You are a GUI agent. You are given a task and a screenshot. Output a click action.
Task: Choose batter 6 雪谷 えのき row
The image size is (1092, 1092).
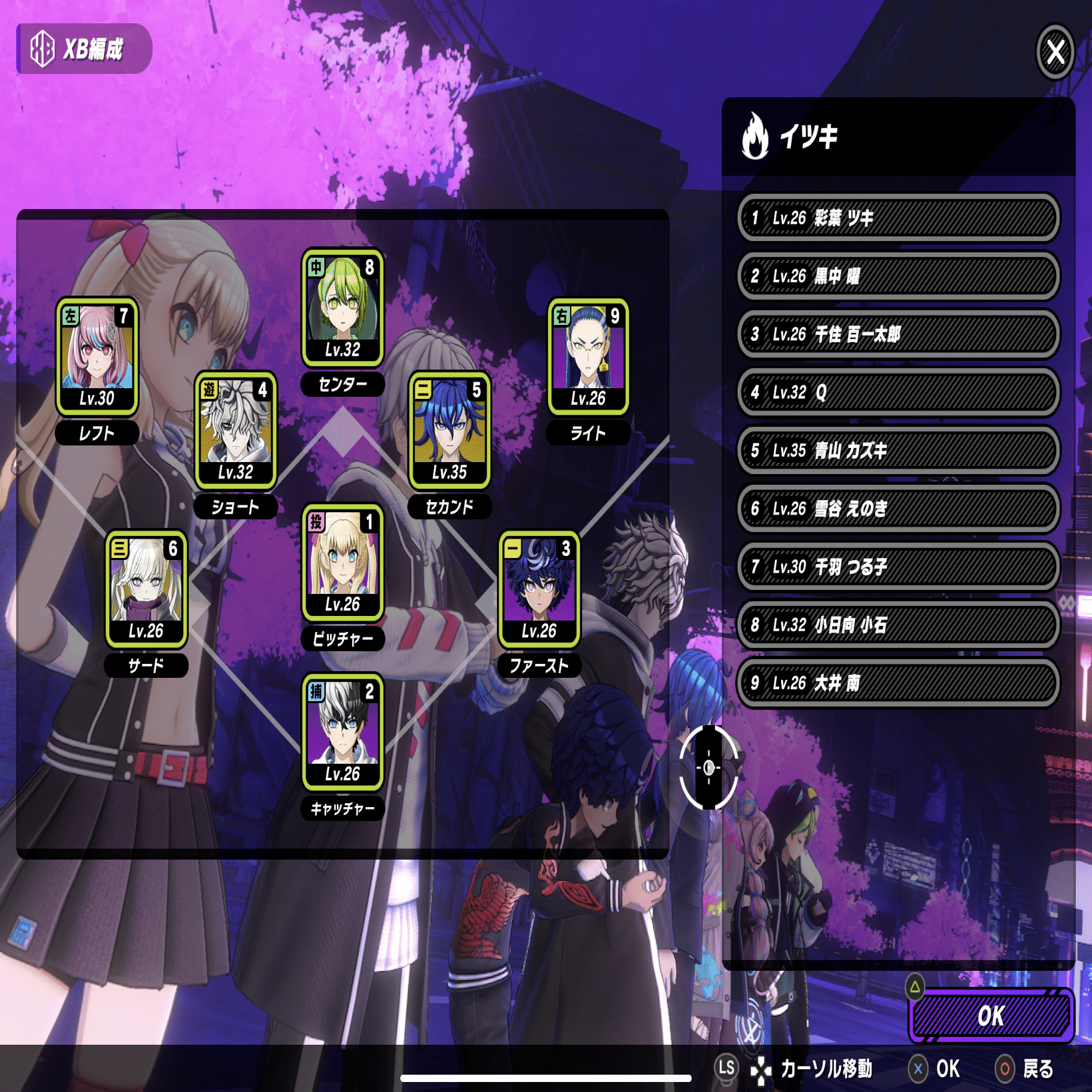tap(898, 509)
